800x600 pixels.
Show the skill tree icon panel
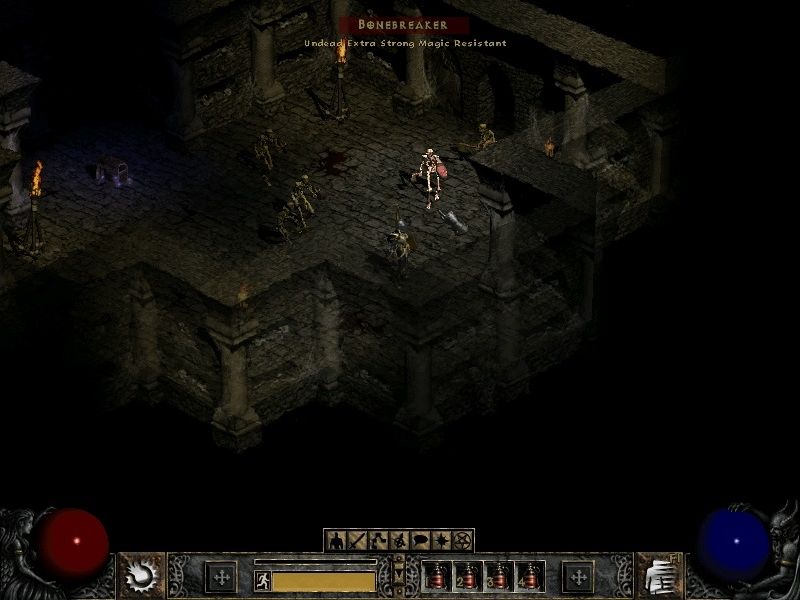pos(377,541)
